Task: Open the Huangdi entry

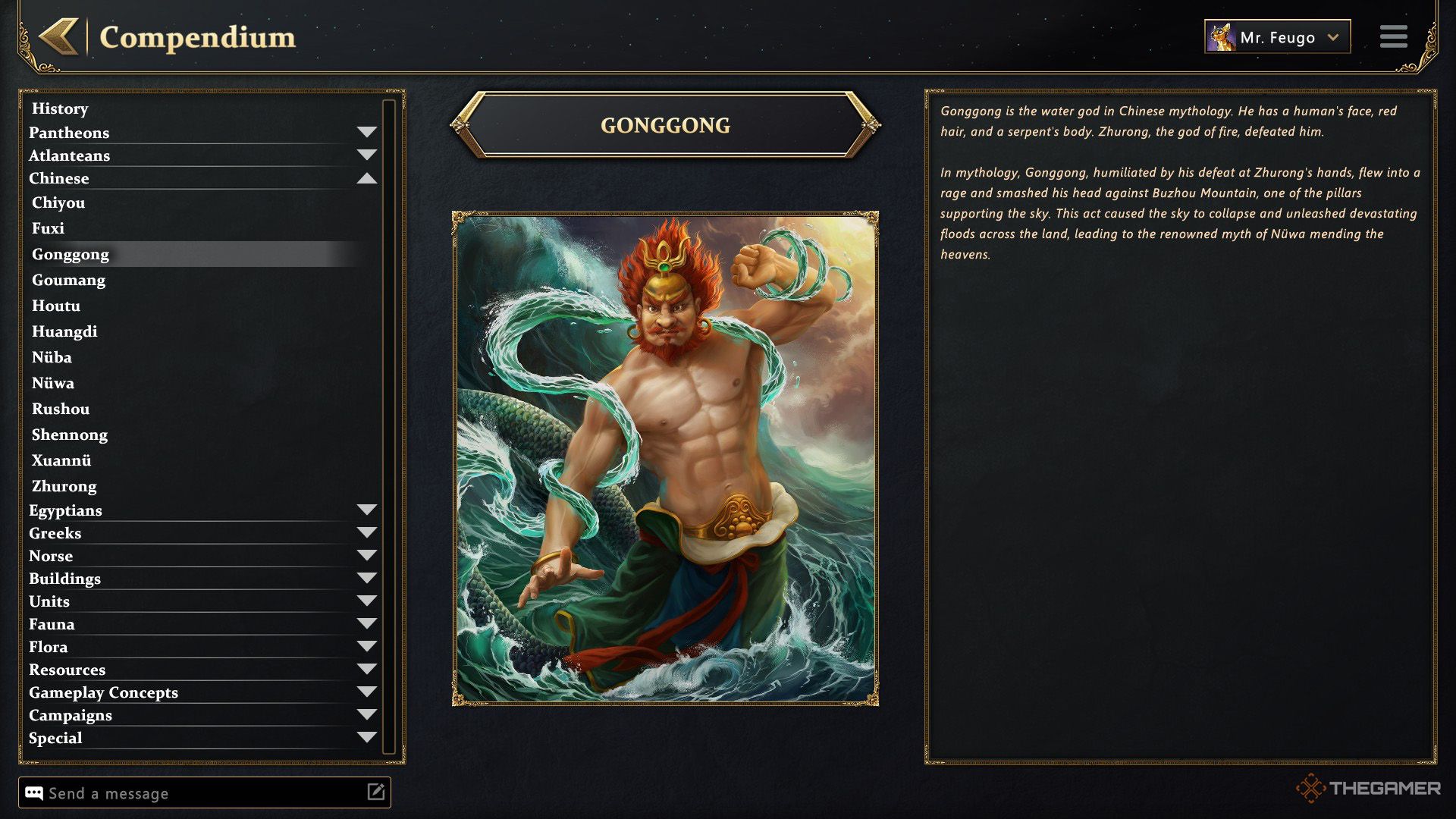Action: coord(64,331)
